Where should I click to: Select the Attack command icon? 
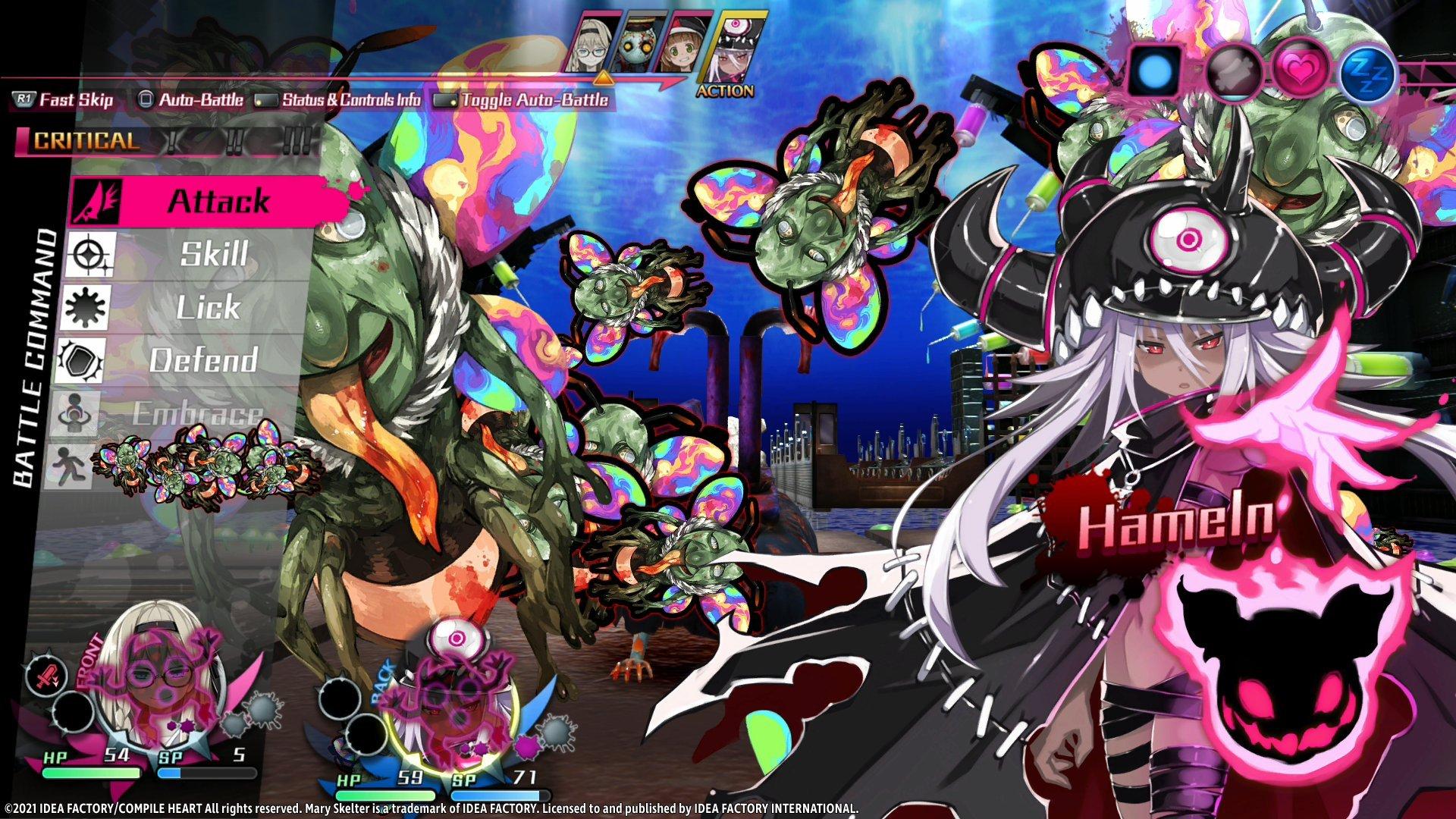[91, 202]
